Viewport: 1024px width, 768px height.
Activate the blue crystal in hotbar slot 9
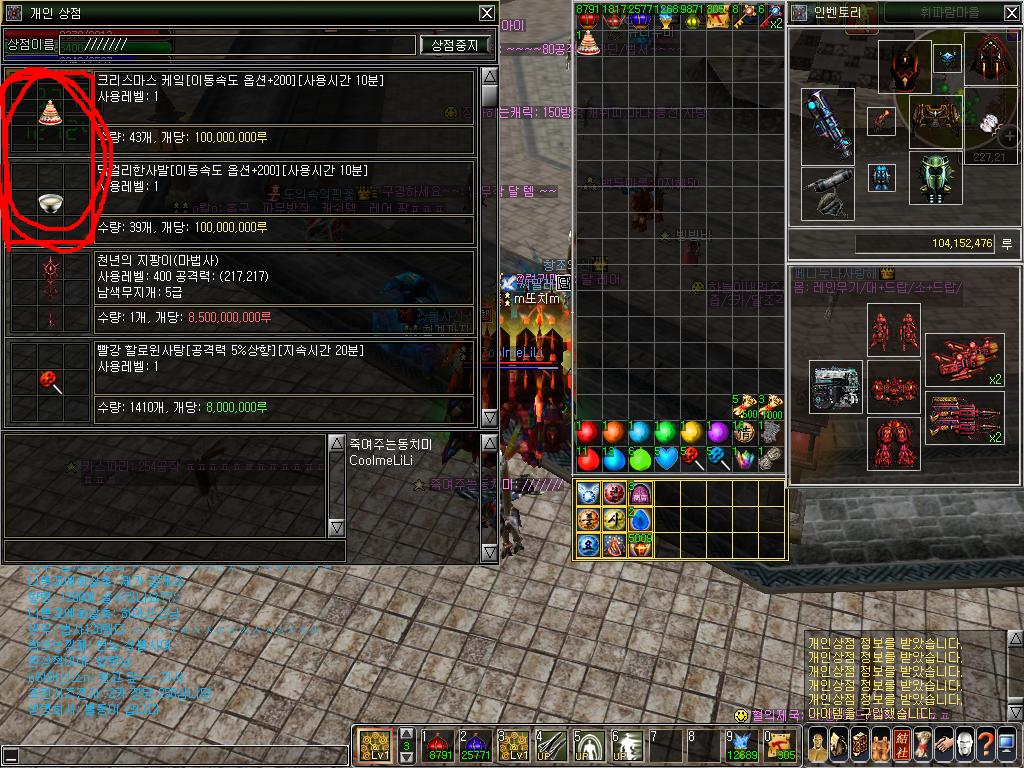741,747
